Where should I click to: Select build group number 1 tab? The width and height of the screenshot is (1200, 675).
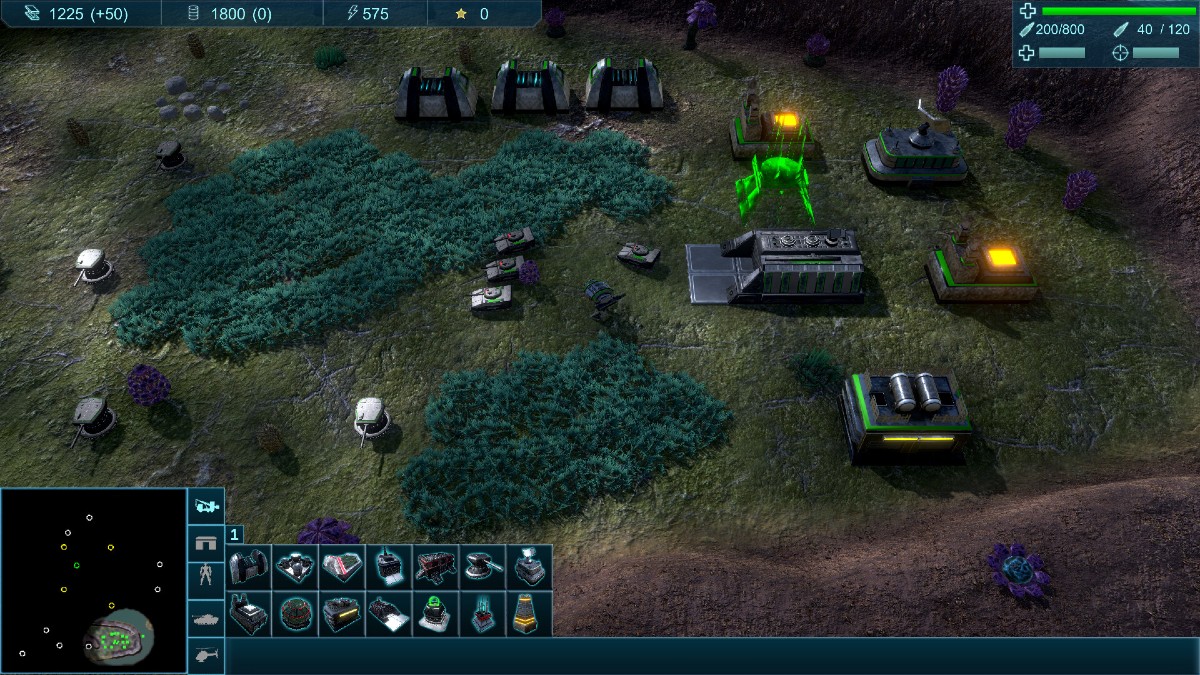[236, 535]
